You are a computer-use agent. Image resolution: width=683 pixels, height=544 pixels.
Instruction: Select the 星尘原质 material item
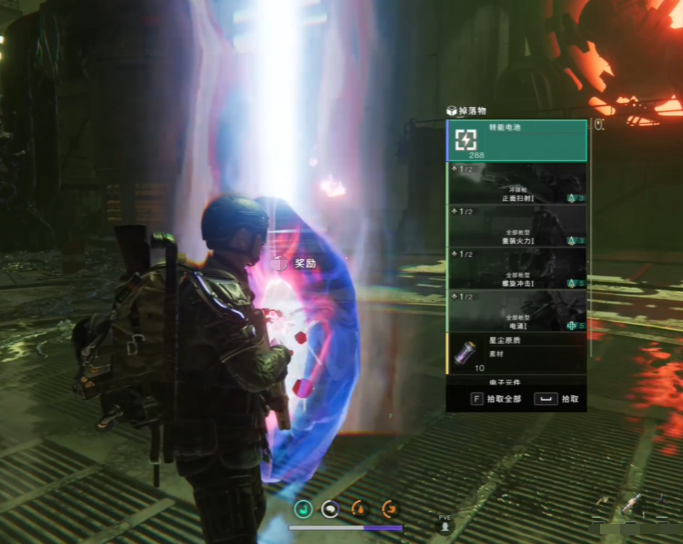pos(517,354)
